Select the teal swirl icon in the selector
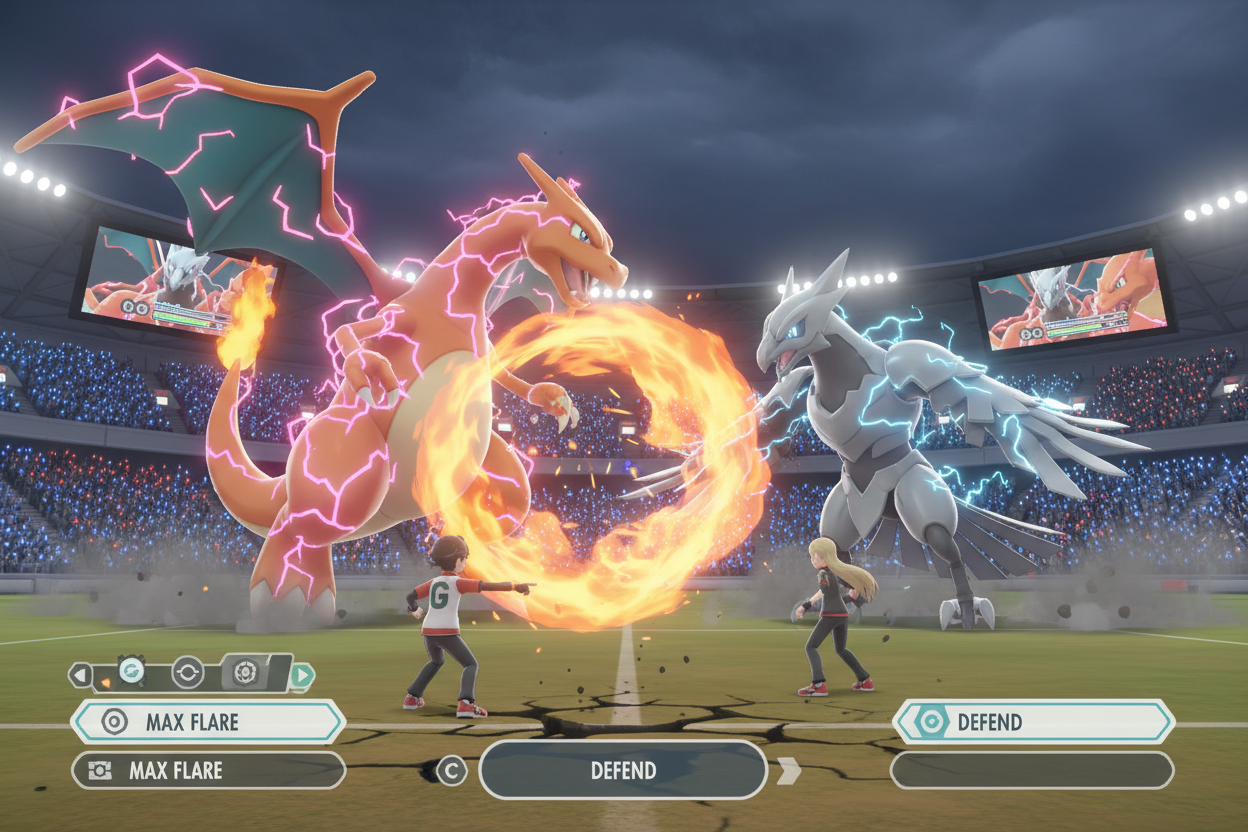The width and height of the screenshot is (1248, 832). 131,672
